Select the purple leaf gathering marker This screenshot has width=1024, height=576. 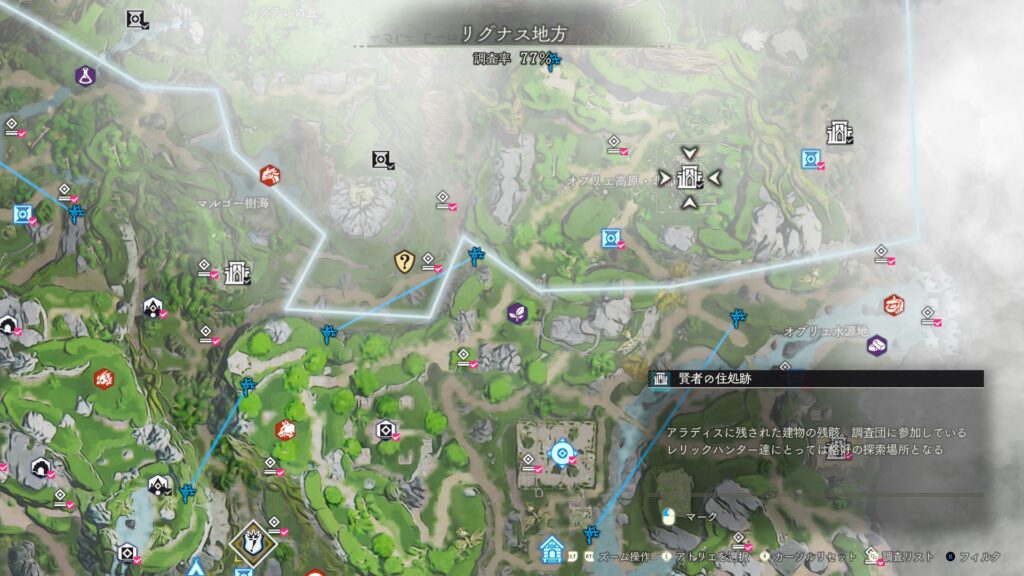click(518, 313)
